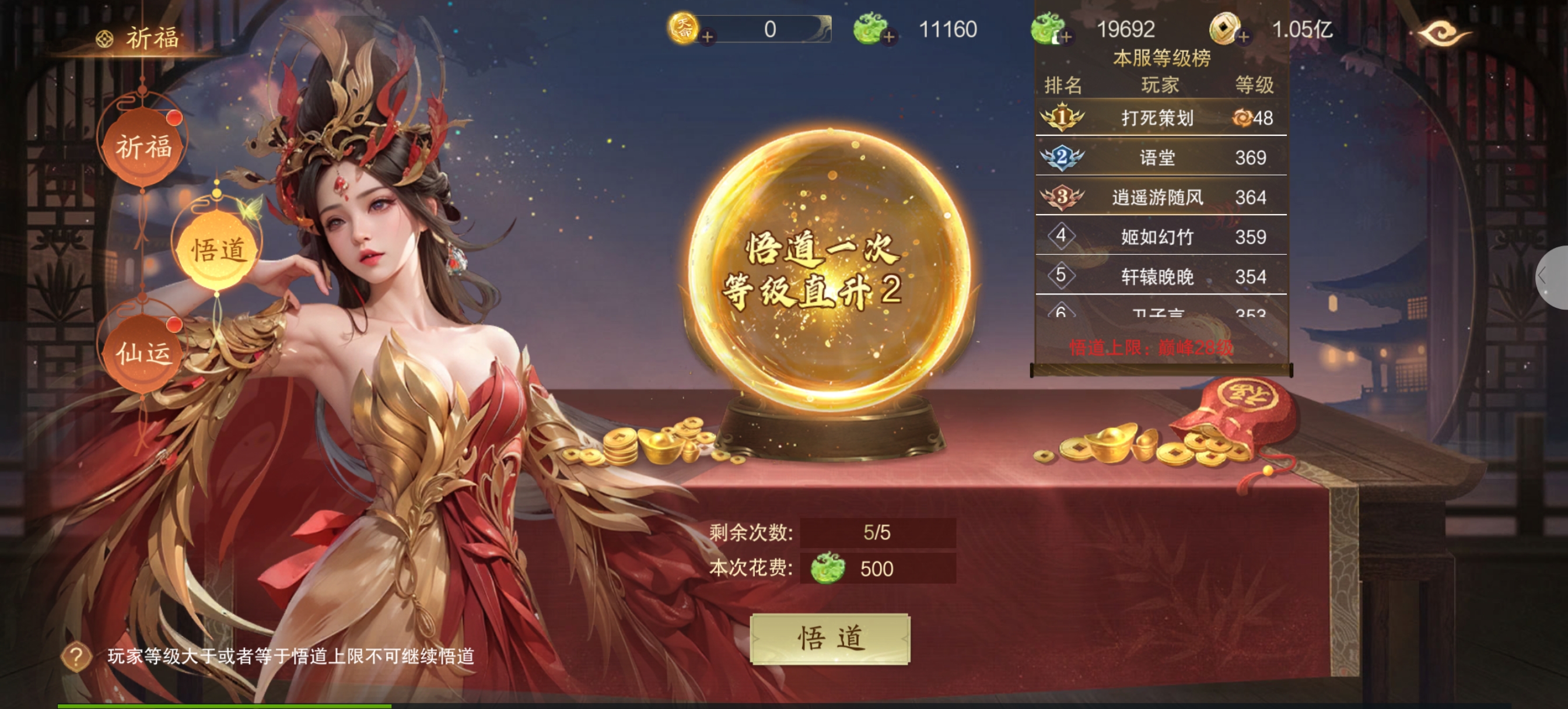Switch to the 祈福 lantern tab
This screenshot has height=709, width=1568.
coord(144,148)
